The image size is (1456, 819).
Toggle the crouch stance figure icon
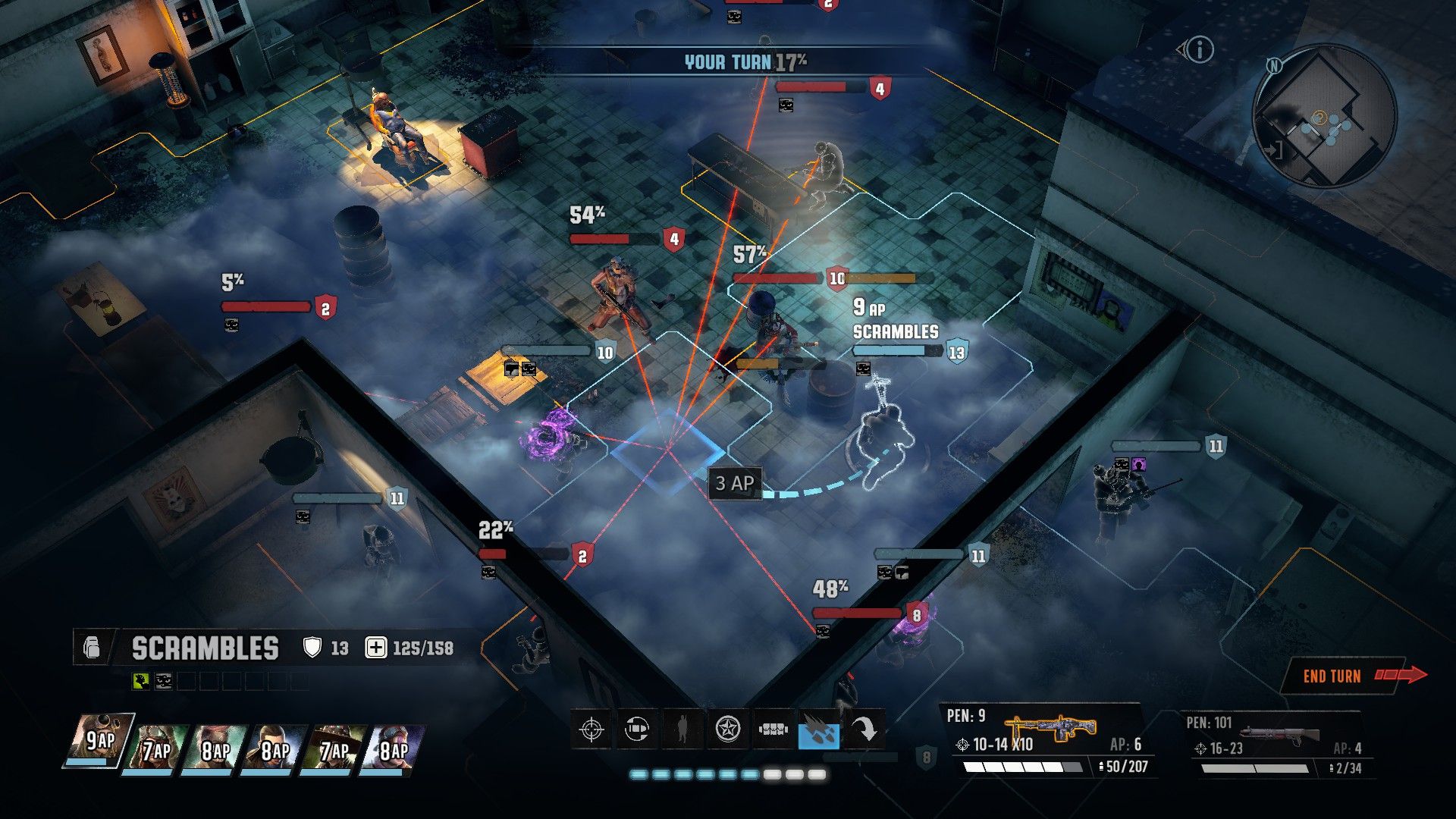682,730
